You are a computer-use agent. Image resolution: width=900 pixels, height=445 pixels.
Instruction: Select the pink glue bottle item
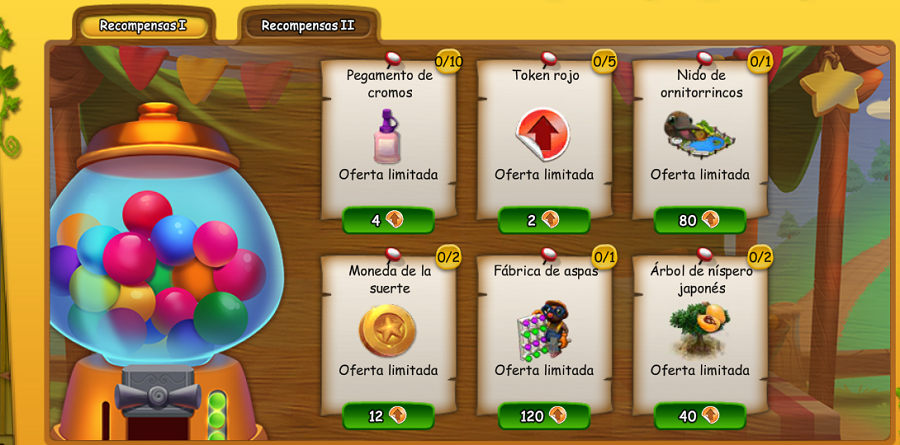387,137
